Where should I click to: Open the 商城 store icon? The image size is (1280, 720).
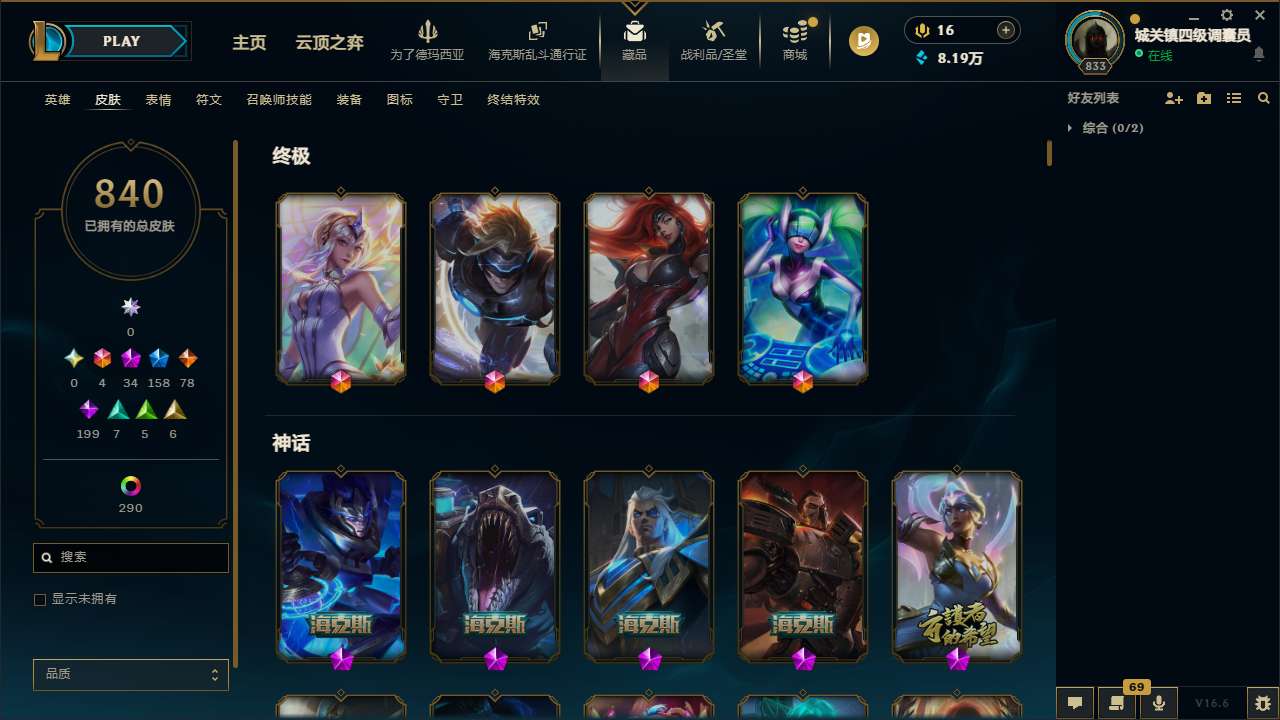point(794,35)
